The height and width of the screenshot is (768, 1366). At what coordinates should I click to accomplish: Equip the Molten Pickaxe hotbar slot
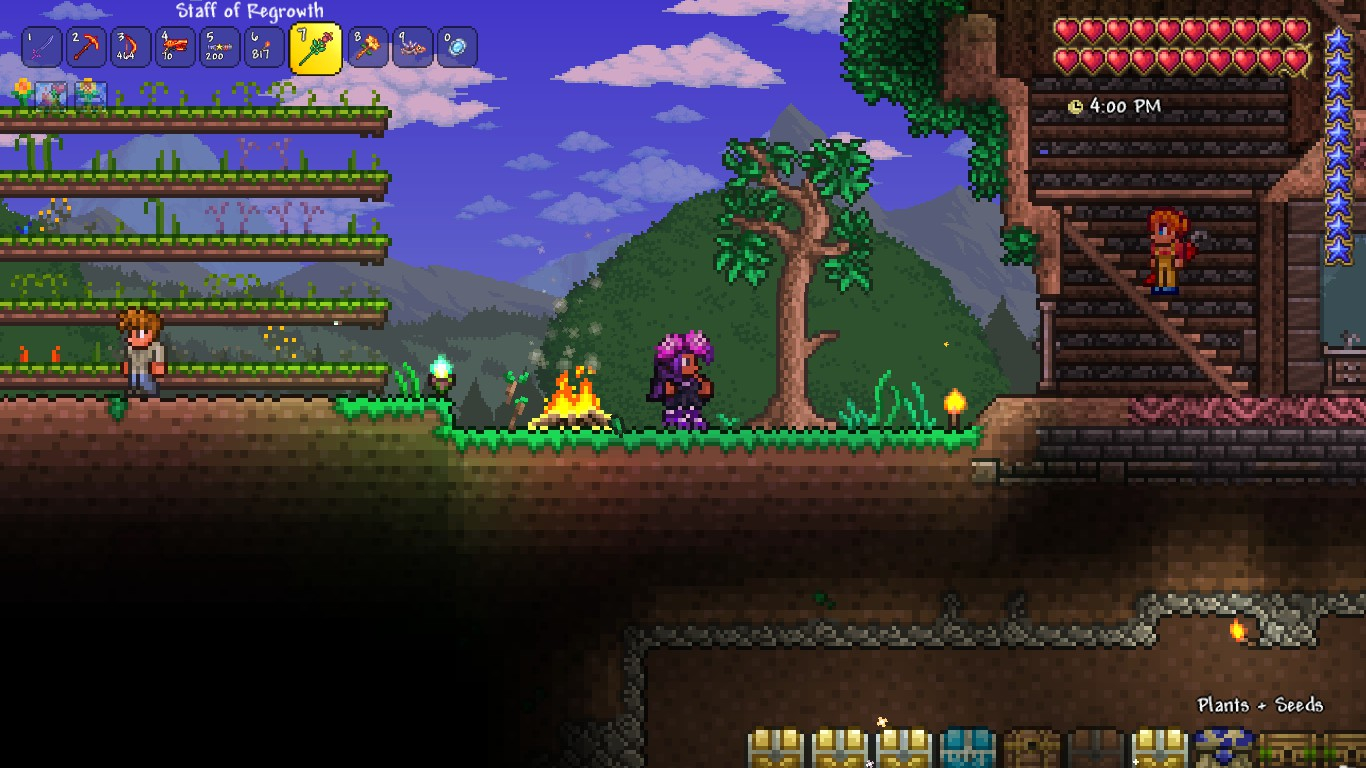[x=86, y=47]
